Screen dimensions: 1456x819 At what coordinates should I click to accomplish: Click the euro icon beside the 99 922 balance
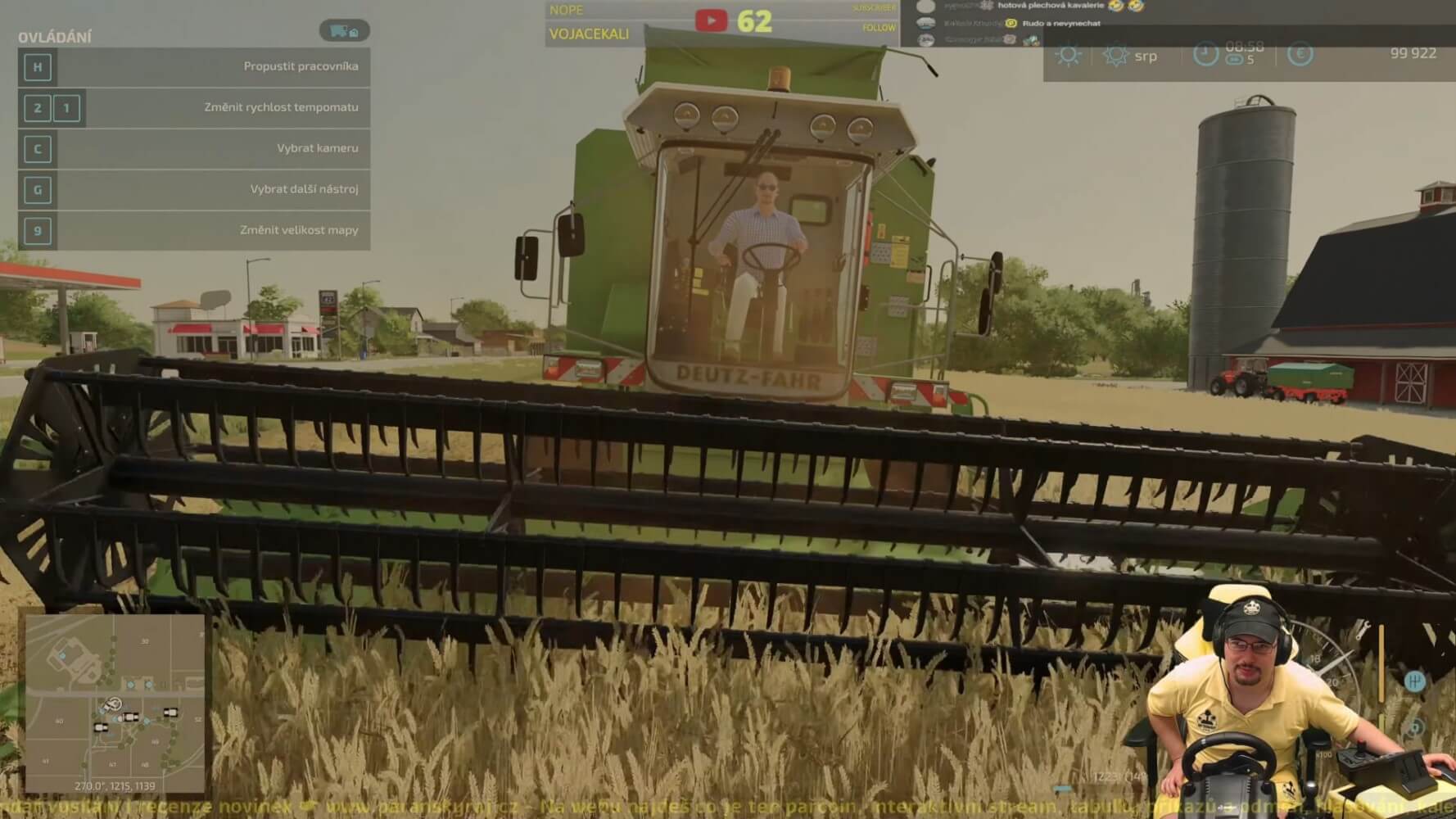tap(1300, 52)
